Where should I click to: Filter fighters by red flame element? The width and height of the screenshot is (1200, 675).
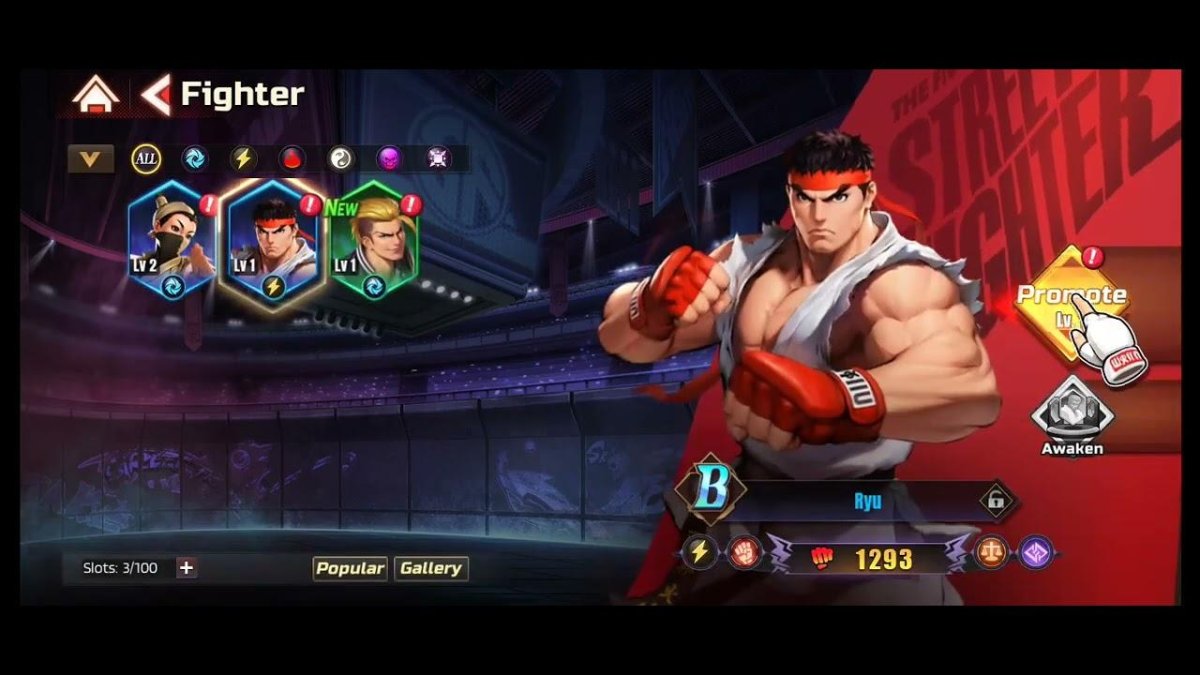coord(292,158)
